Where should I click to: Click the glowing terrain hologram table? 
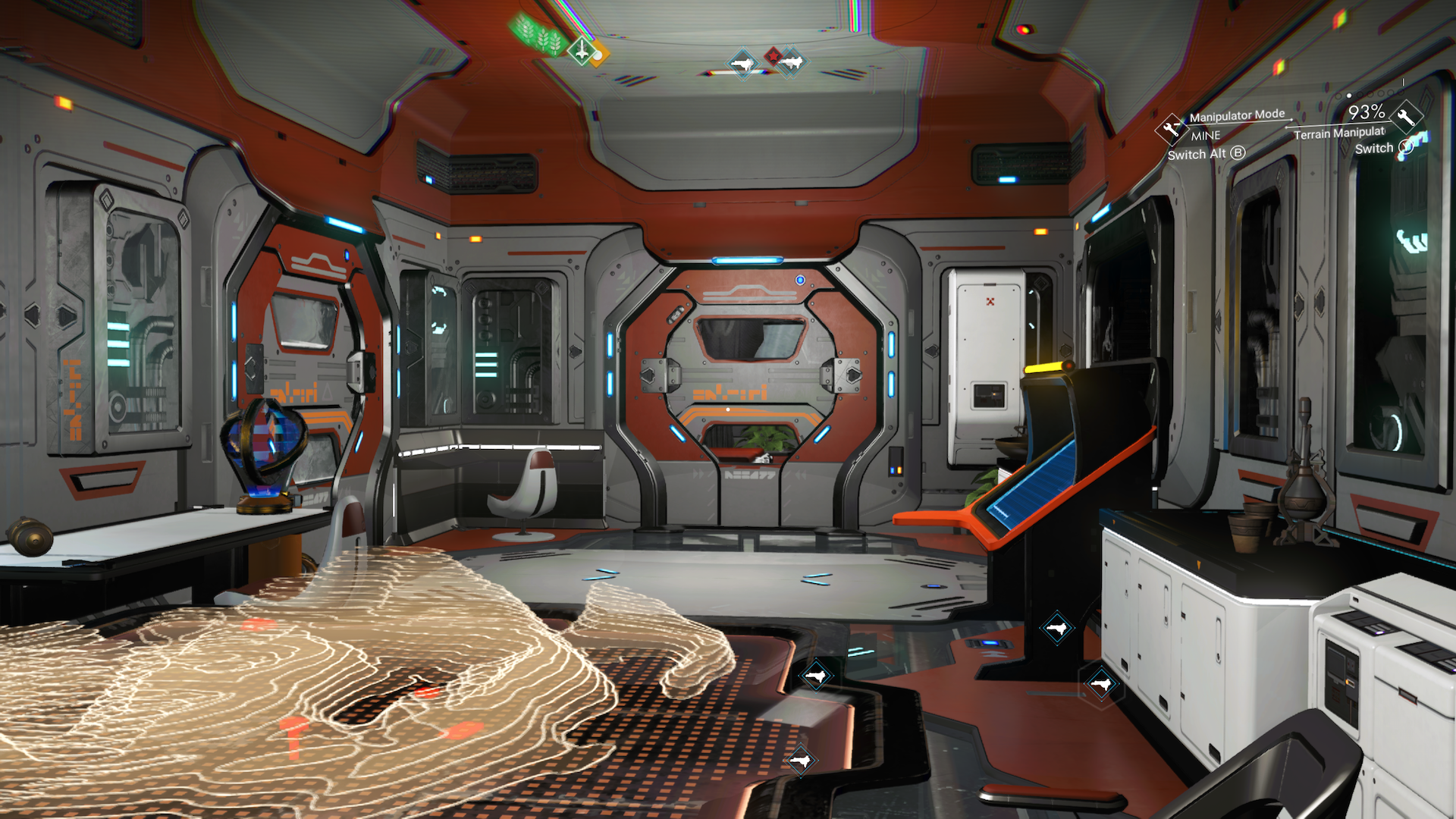coord(341,682)
